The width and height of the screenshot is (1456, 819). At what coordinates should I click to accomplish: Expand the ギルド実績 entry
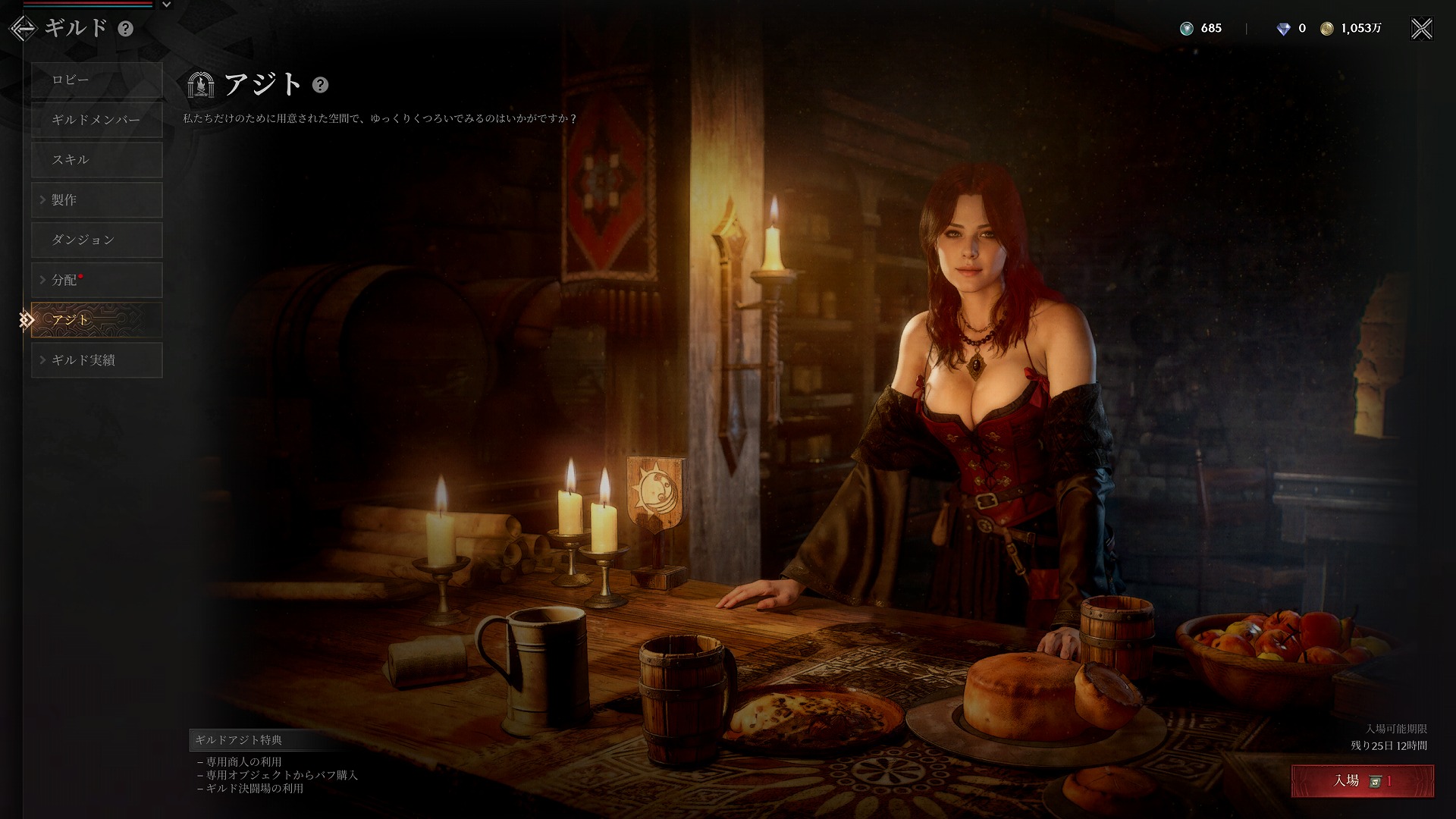(97, 360)
